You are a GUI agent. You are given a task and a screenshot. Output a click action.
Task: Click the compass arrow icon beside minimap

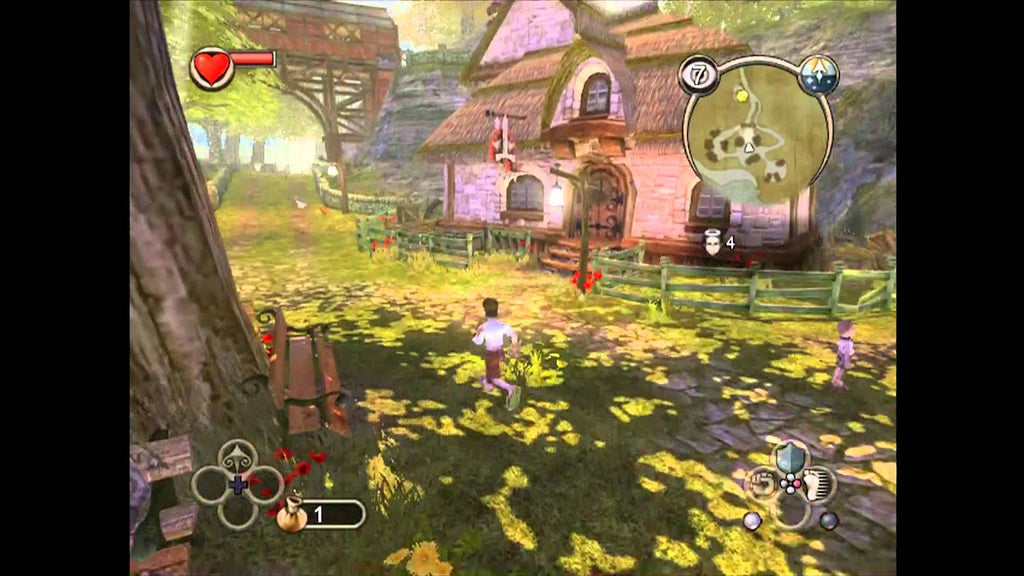coord(818,75)
